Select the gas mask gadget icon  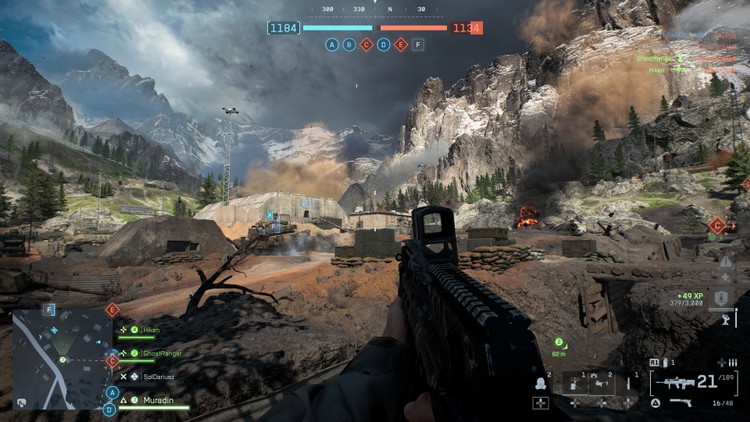[541, 382]
